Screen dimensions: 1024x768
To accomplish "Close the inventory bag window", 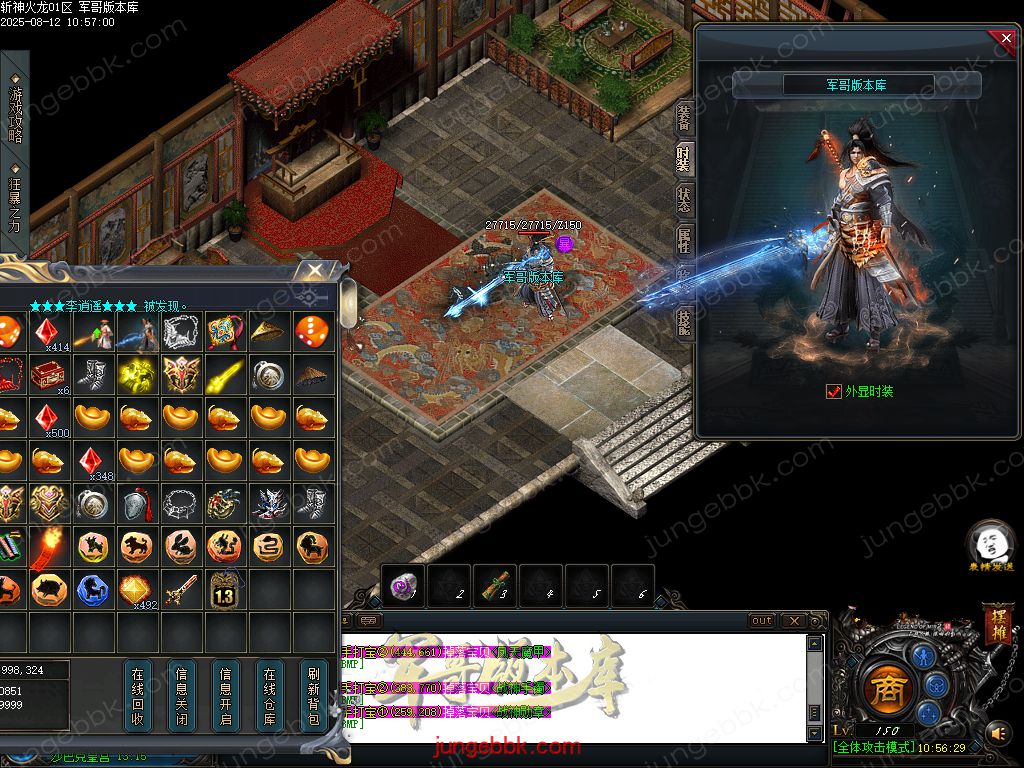I will click(315, 271).
